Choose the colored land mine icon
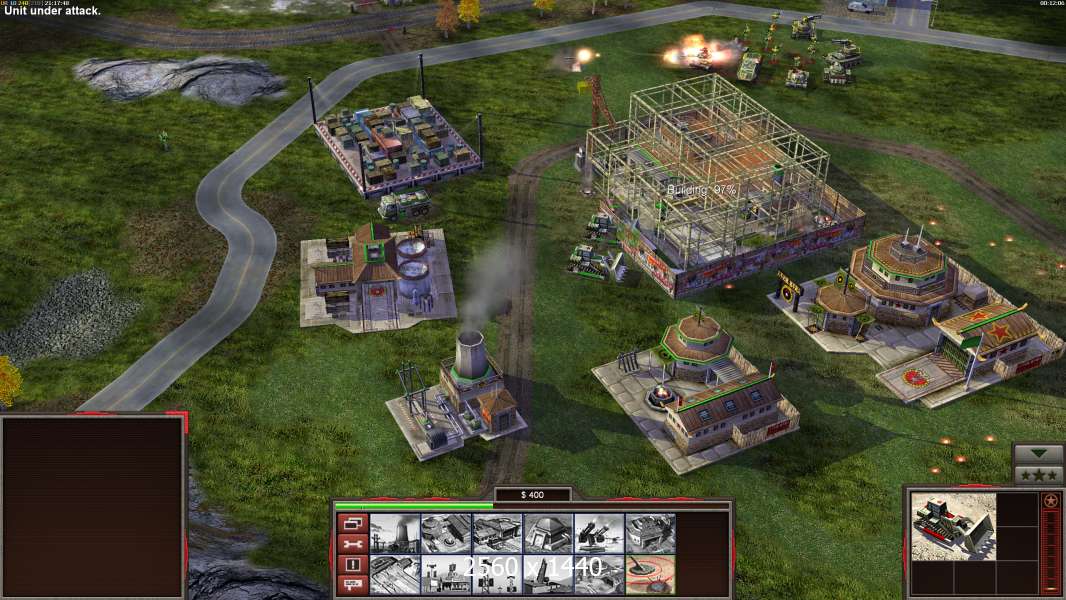 [x=650, y=574]
